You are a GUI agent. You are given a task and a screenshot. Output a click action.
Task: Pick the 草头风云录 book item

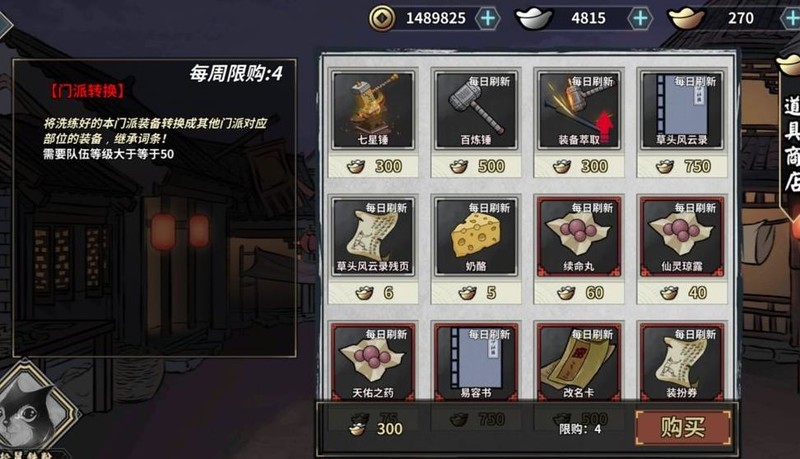pos(681,110)
